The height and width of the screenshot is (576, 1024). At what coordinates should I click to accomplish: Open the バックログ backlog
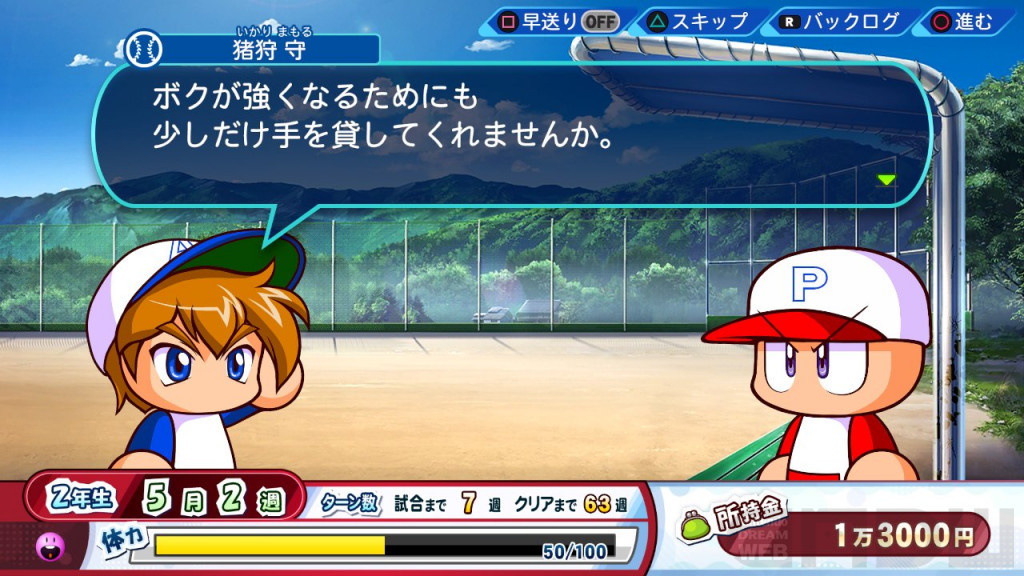point(841,21)
